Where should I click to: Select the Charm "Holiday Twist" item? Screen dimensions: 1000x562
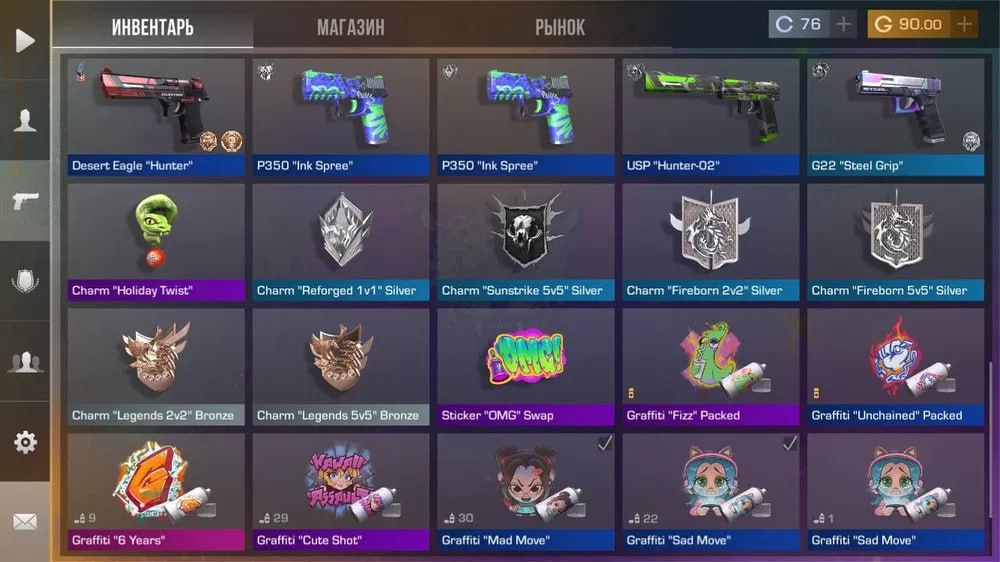click(x=156, y=242)
